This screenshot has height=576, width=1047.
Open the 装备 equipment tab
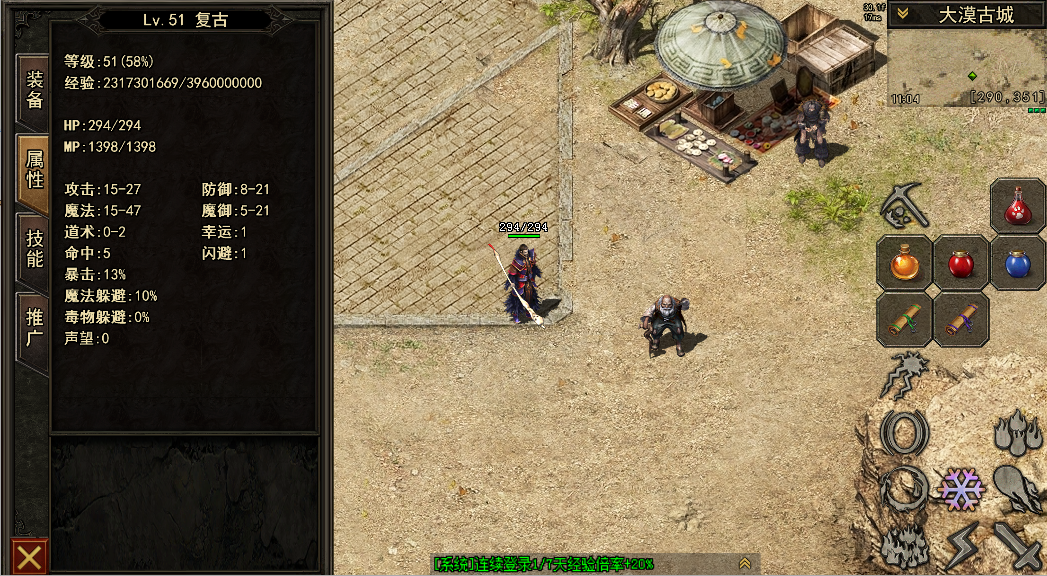coord(34,90)
